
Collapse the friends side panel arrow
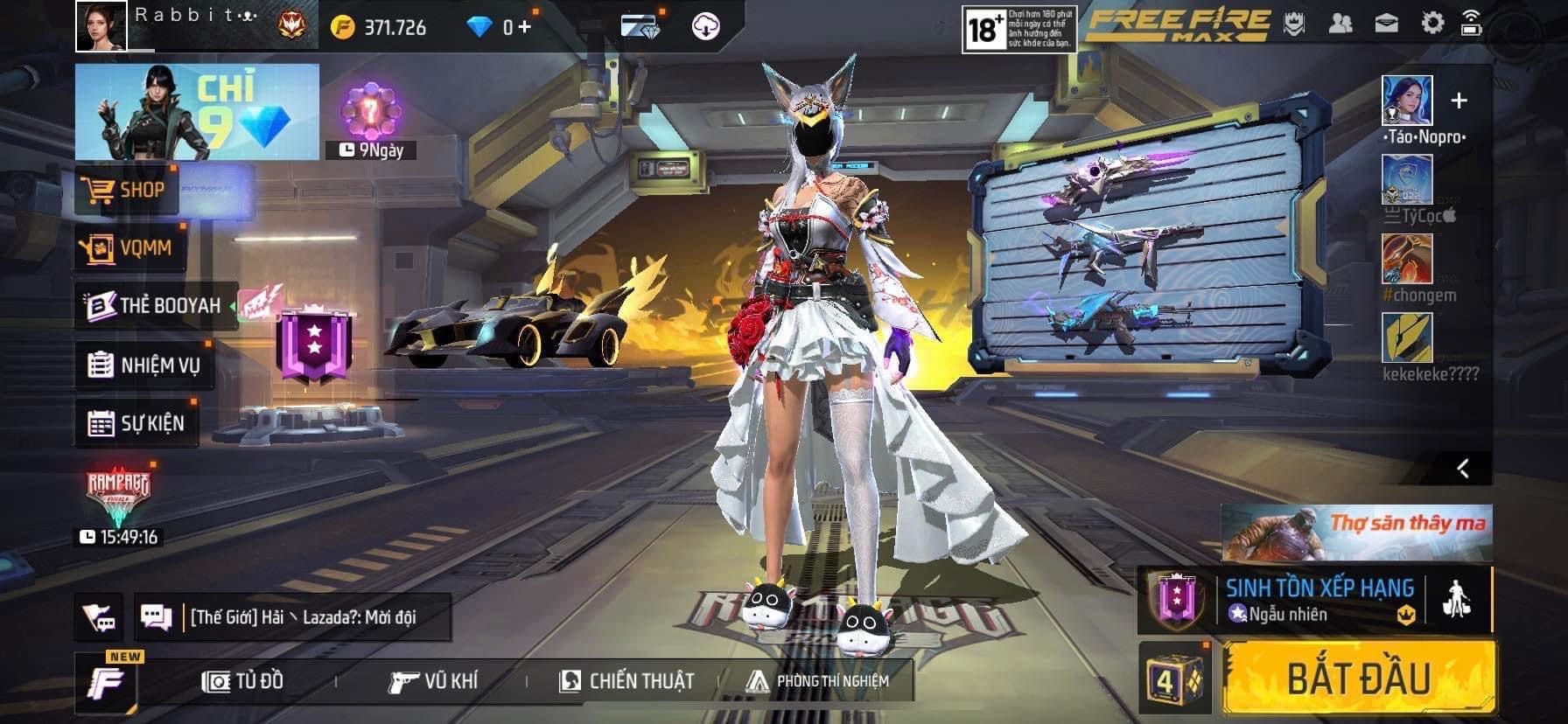pos(1462,469)
